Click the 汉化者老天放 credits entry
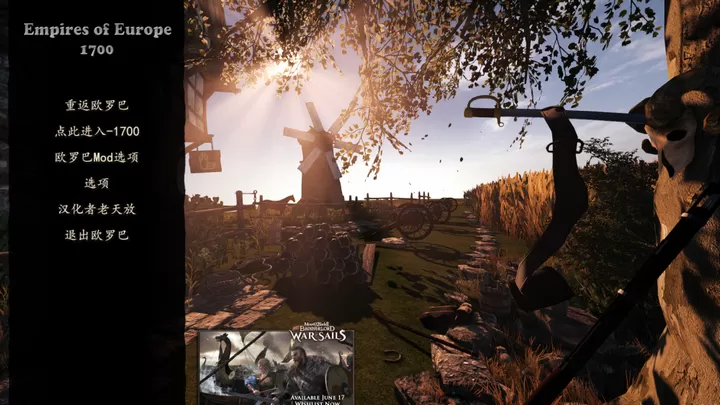This screenshot has height=405, width=720. pyautogui.click(x=97, y=209)
